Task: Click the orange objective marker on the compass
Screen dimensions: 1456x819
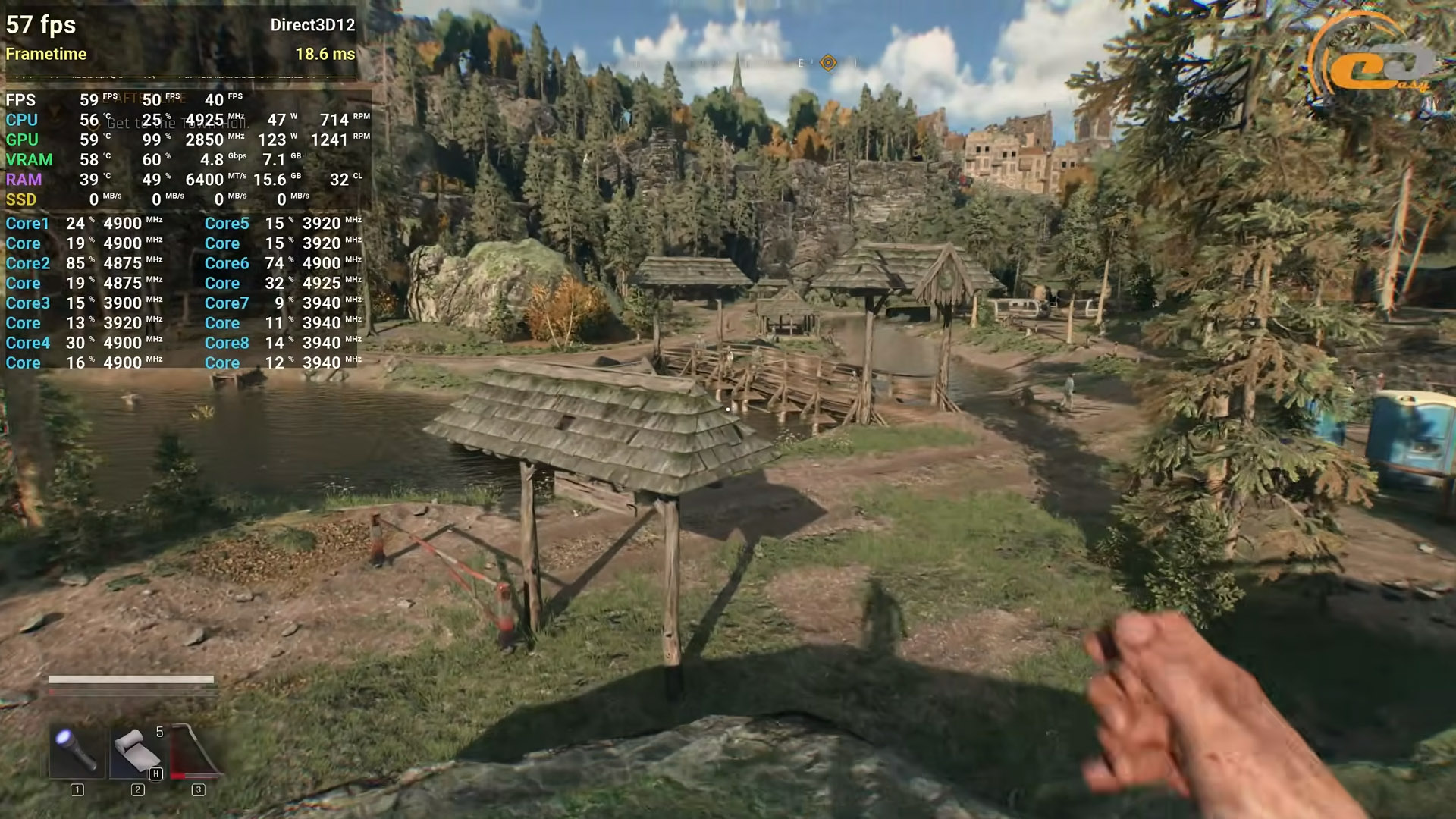Action: tap(828, 63)
